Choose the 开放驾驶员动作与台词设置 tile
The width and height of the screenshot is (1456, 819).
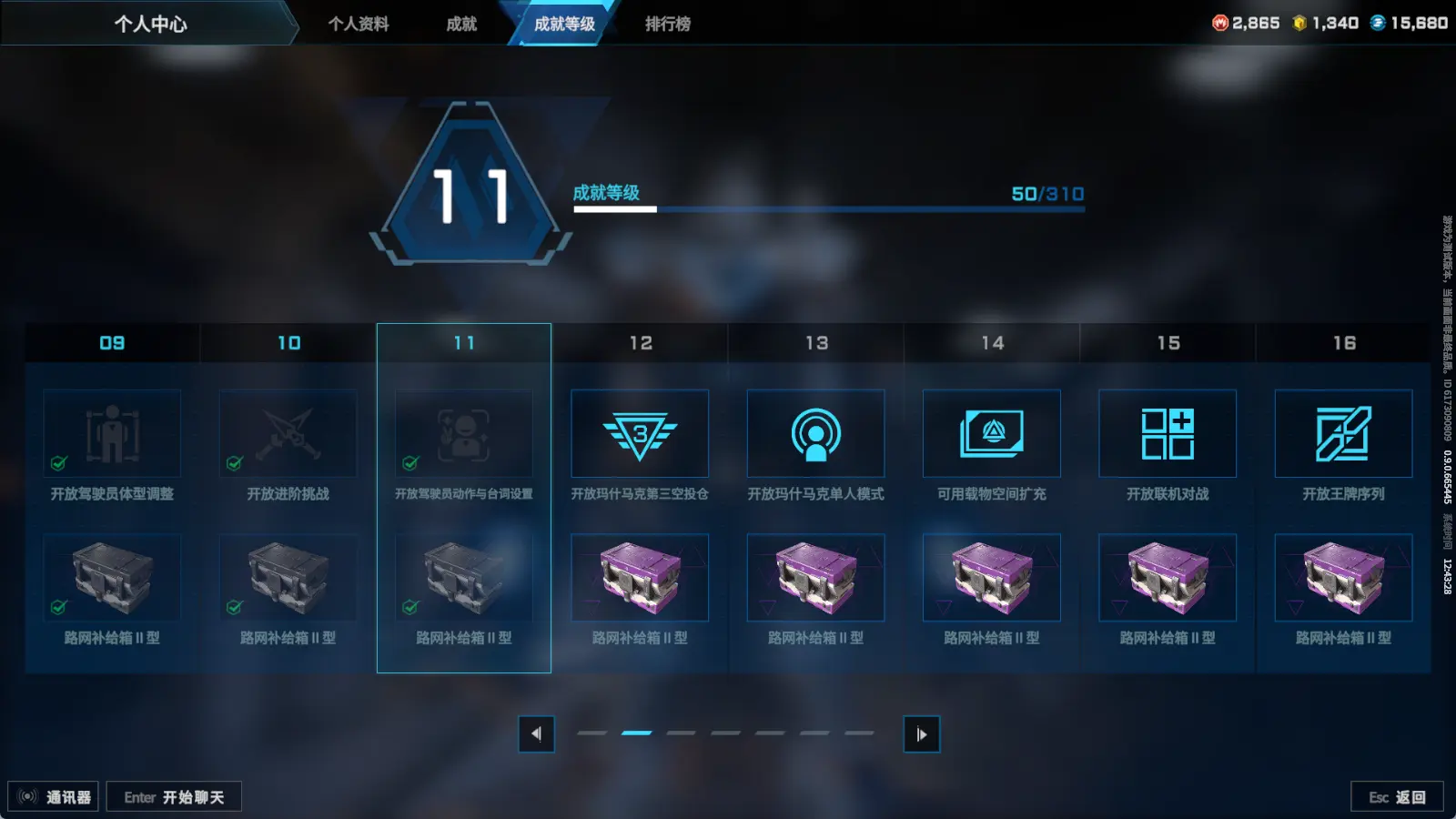(x=464, y=434)
